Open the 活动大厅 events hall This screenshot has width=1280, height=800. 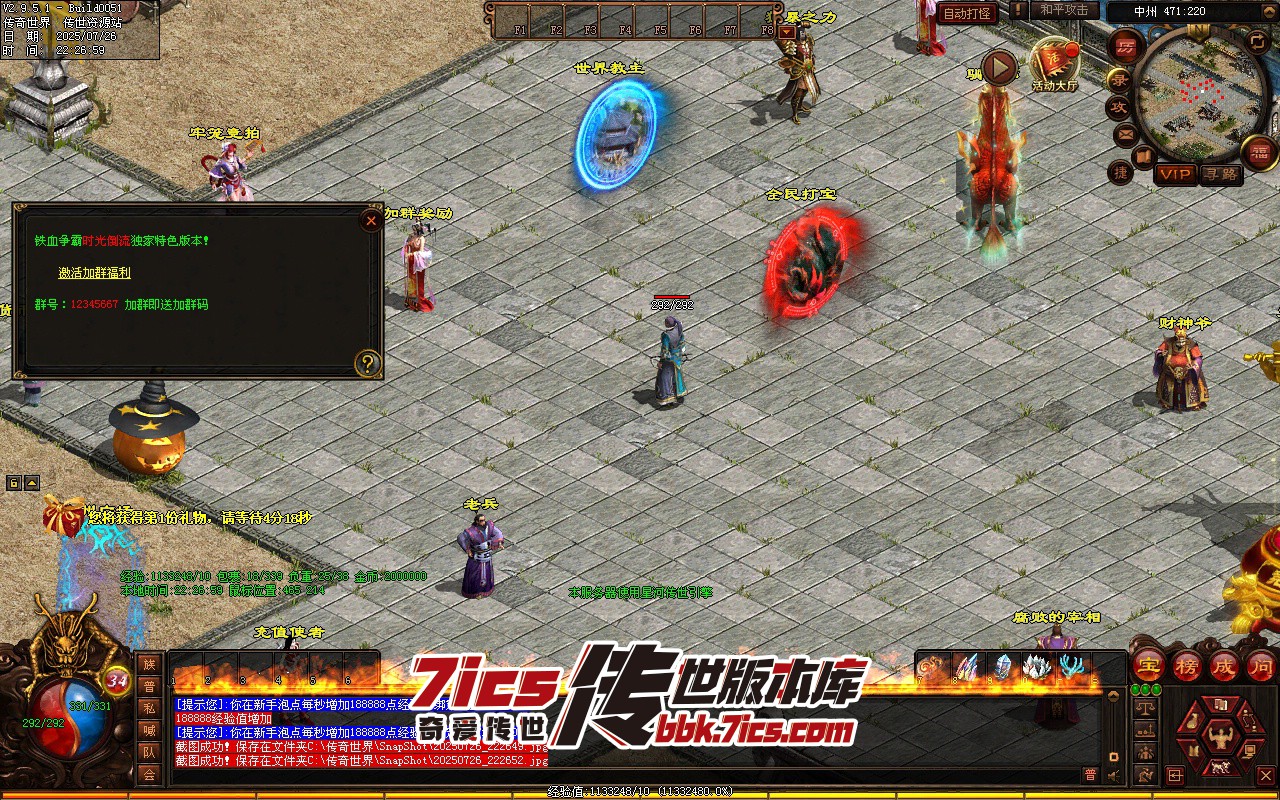click(1054, 64)
